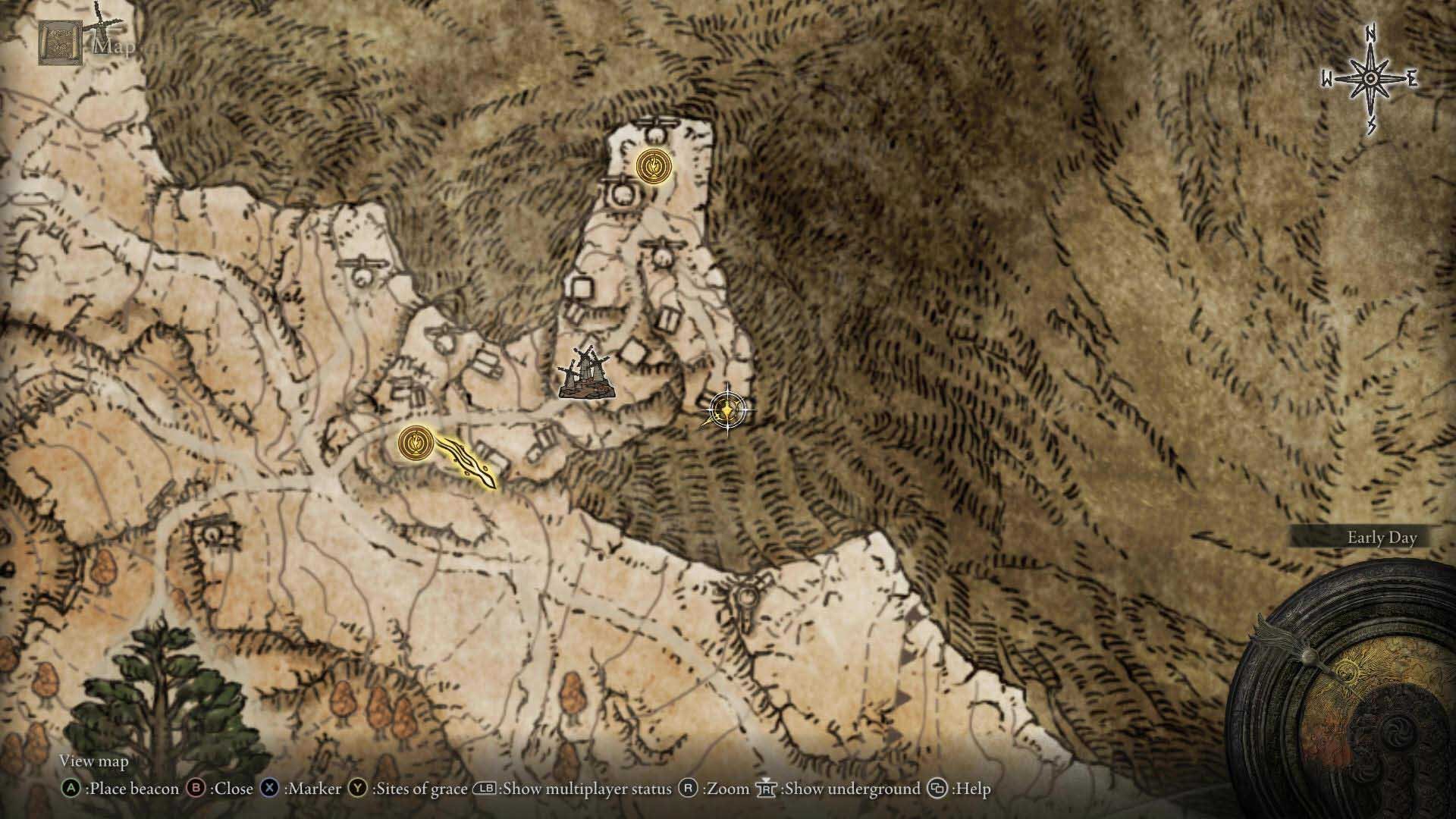This screenshot has width=1456, height=819.
Task: Click the windmill landmark icon on the map
Action: coord(584,372)
